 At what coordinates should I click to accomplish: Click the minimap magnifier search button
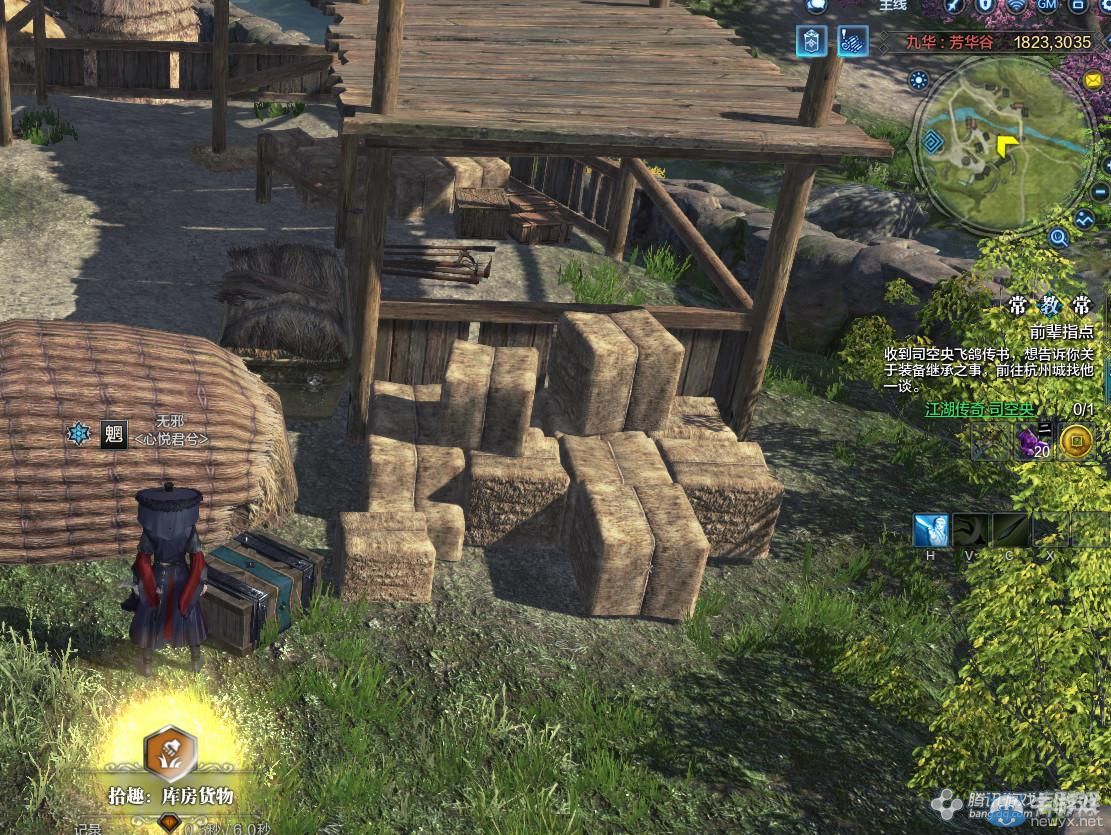click(1059, 238)
